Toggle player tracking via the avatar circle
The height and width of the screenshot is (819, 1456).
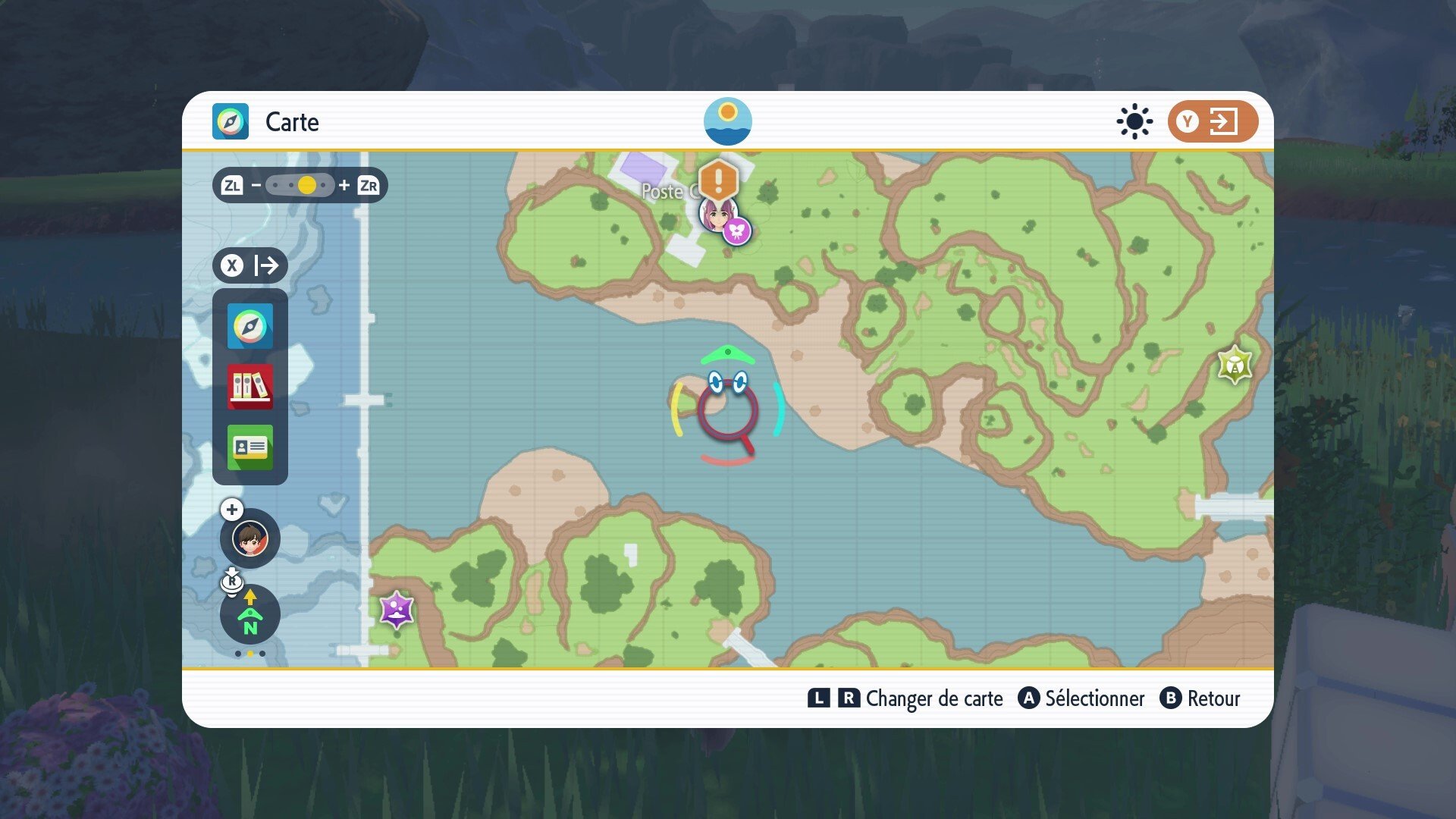tap(249, 538)
